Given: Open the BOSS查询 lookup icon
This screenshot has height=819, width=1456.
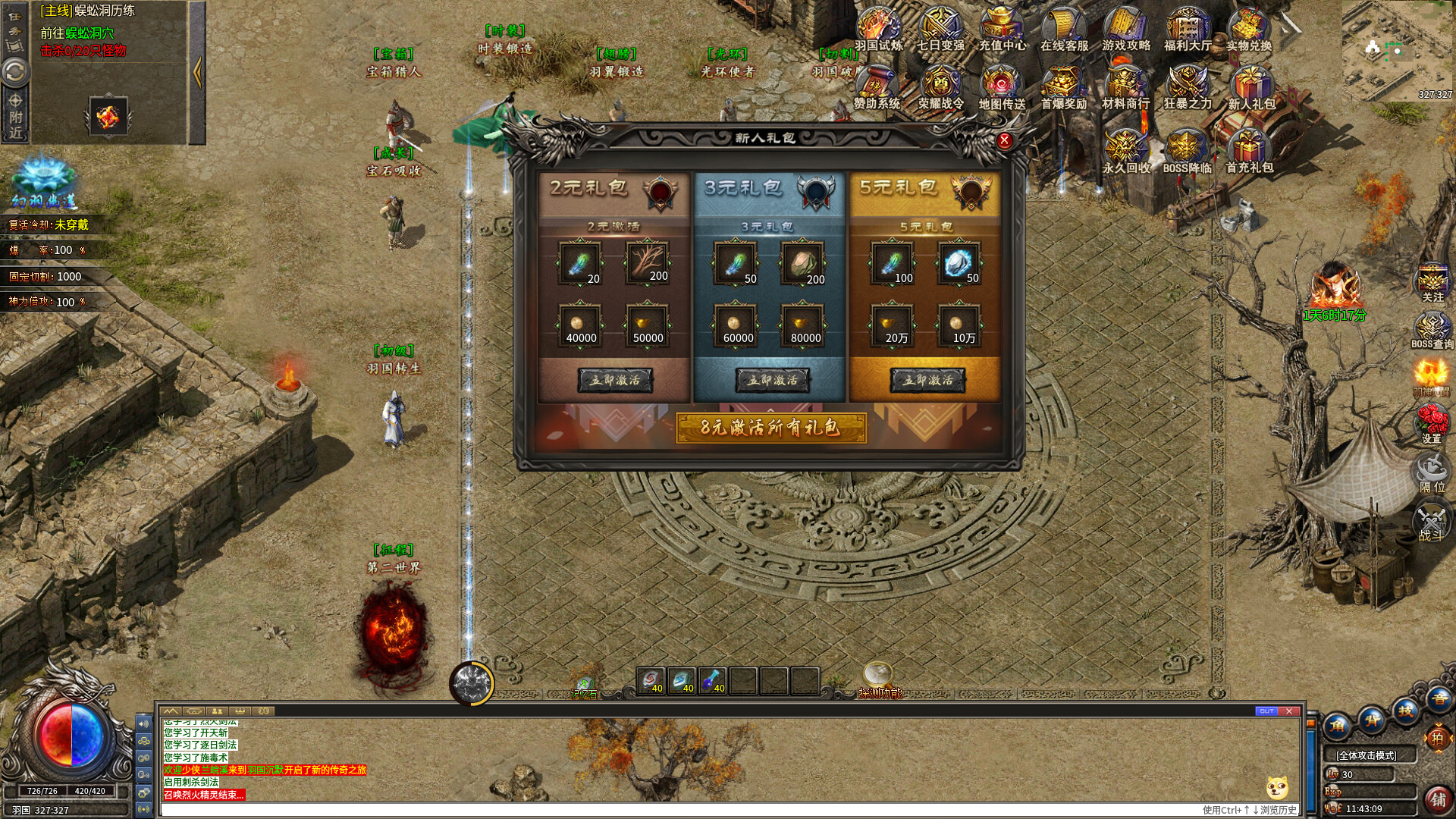Looking at the screenshot, I should [x=1432, y=329].
